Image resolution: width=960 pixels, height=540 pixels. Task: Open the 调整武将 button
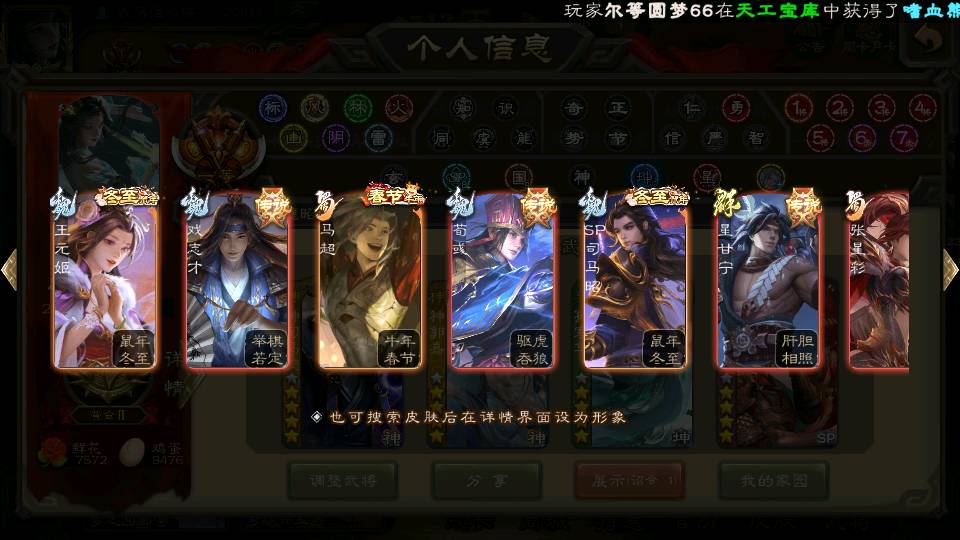click(342, 480)
